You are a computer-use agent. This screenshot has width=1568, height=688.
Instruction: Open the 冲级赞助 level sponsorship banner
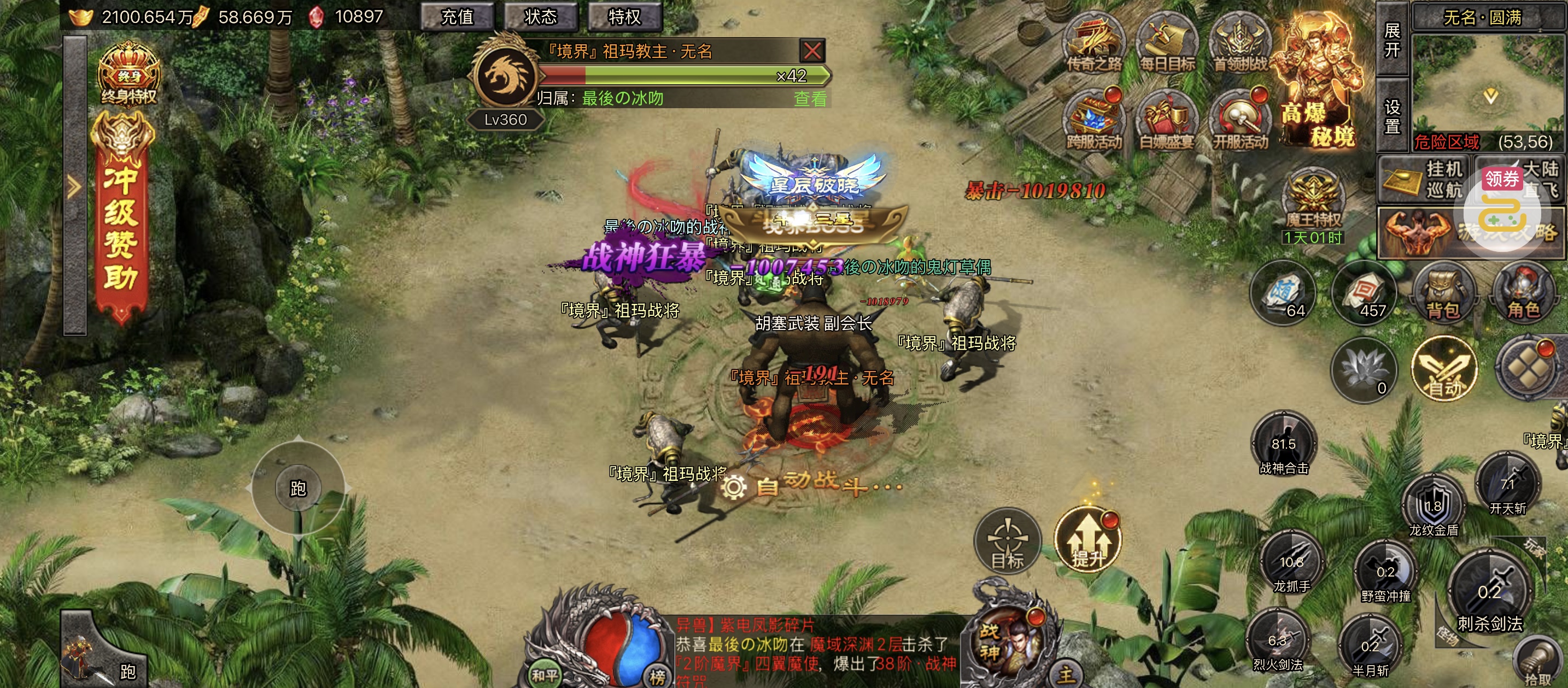point(121,219)
